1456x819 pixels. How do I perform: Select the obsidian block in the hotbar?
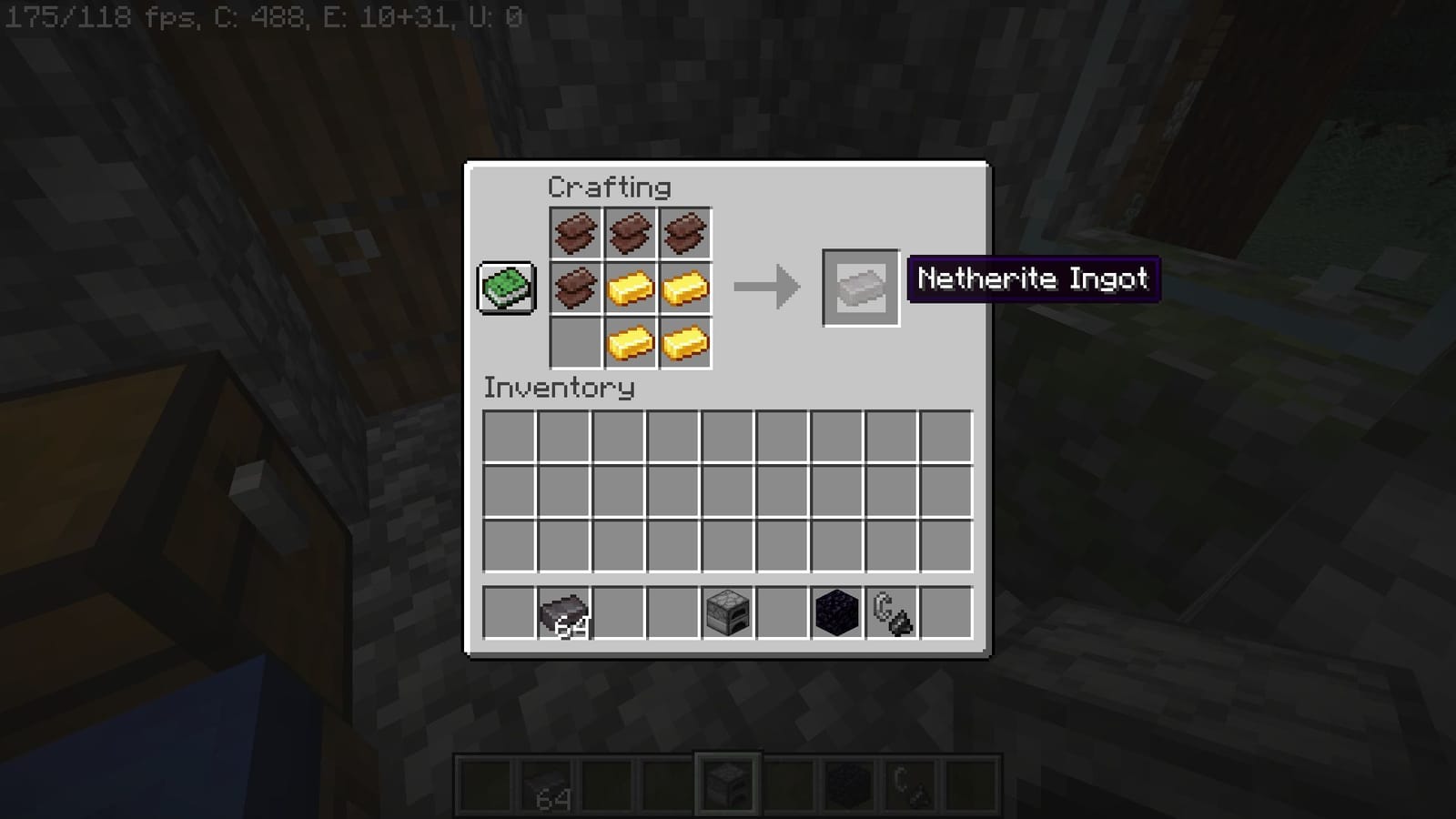(835, 612)
